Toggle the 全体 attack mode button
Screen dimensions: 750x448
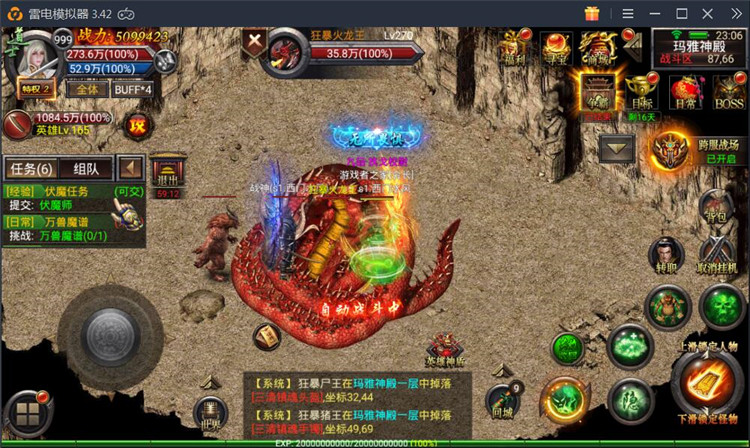pyautogui.click(x=87, y=88)
